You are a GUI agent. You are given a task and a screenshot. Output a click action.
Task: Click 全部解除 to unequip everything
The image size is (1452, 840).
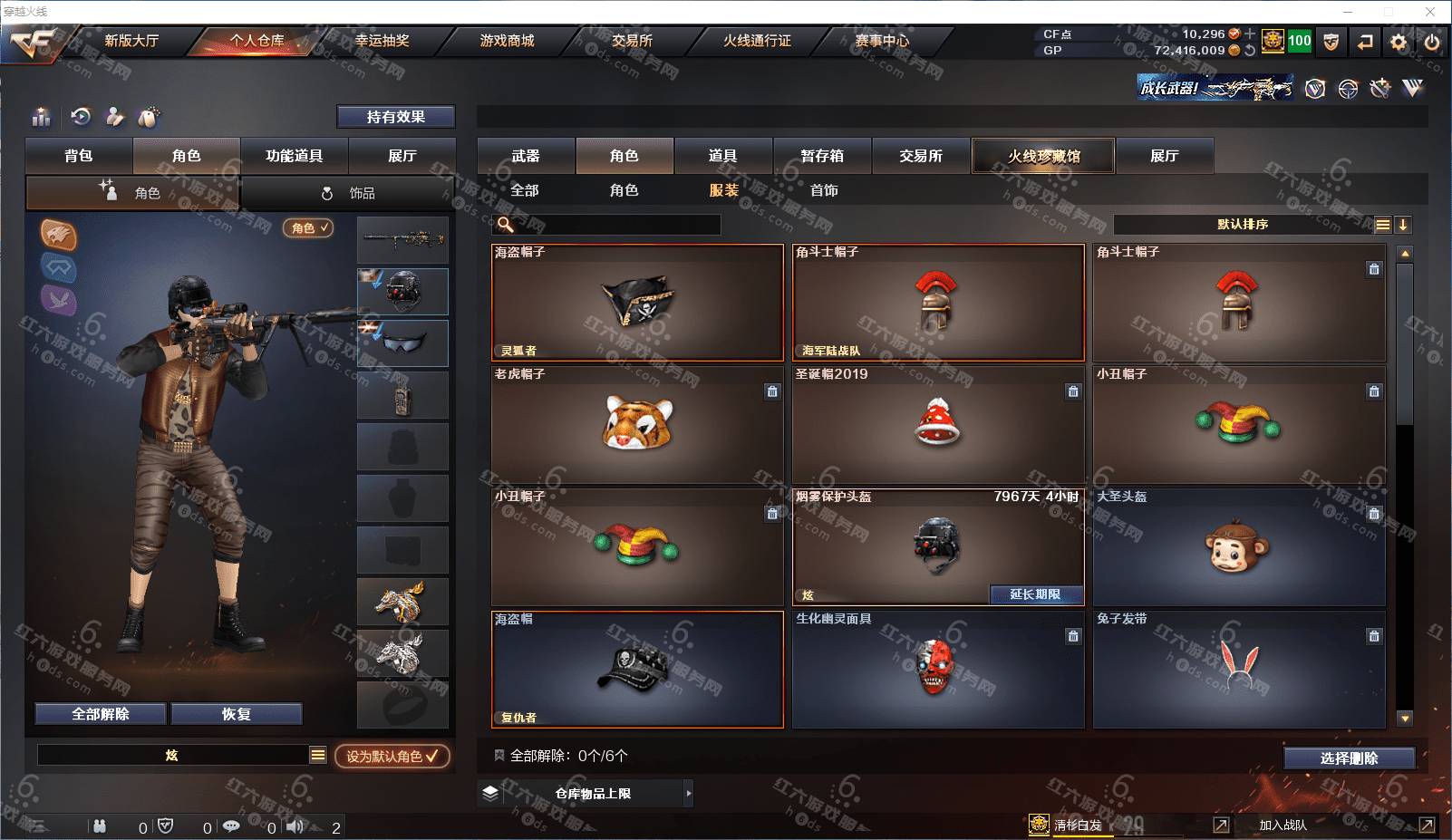pyautogui.click(x=101, y=714)
